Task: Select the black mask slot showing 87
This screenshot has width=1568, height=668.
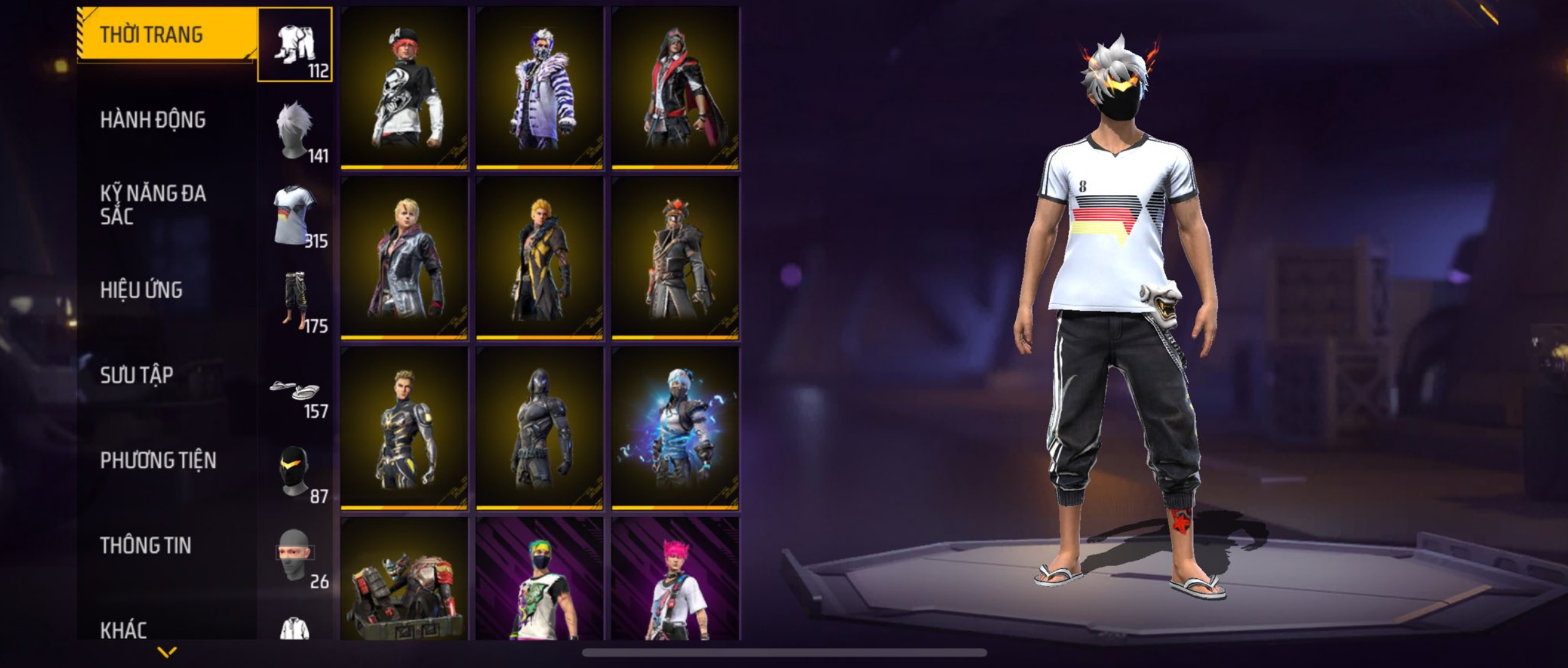Action: 295,471
